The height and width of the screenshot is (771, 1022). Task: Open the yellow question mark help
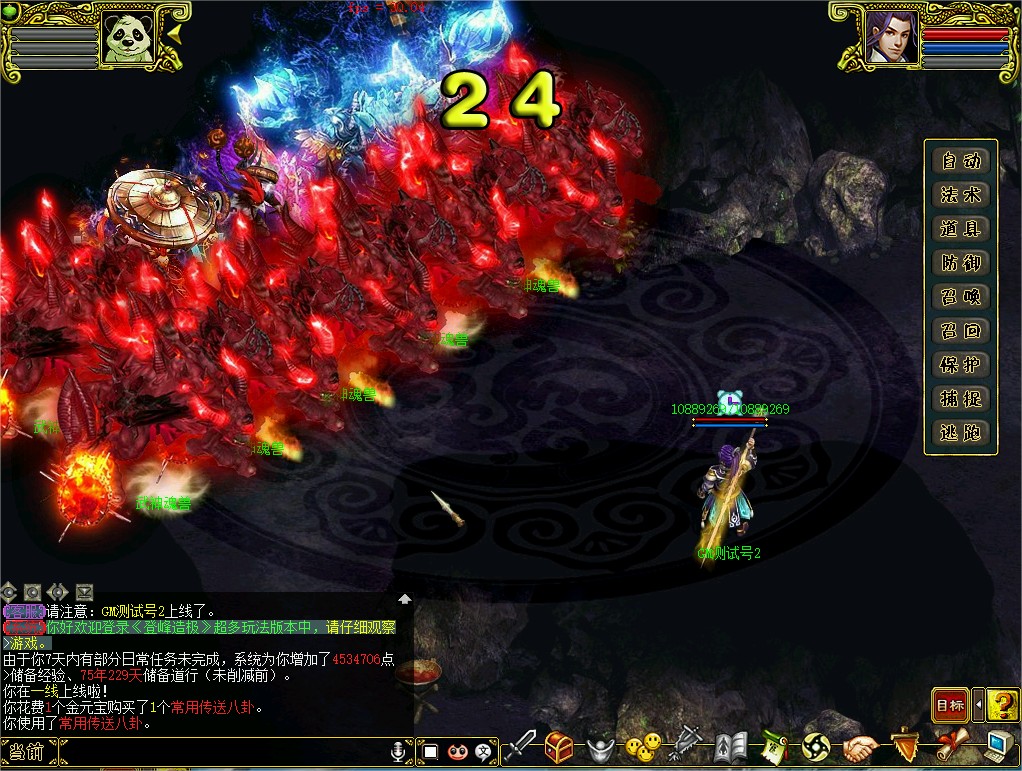1002,705
